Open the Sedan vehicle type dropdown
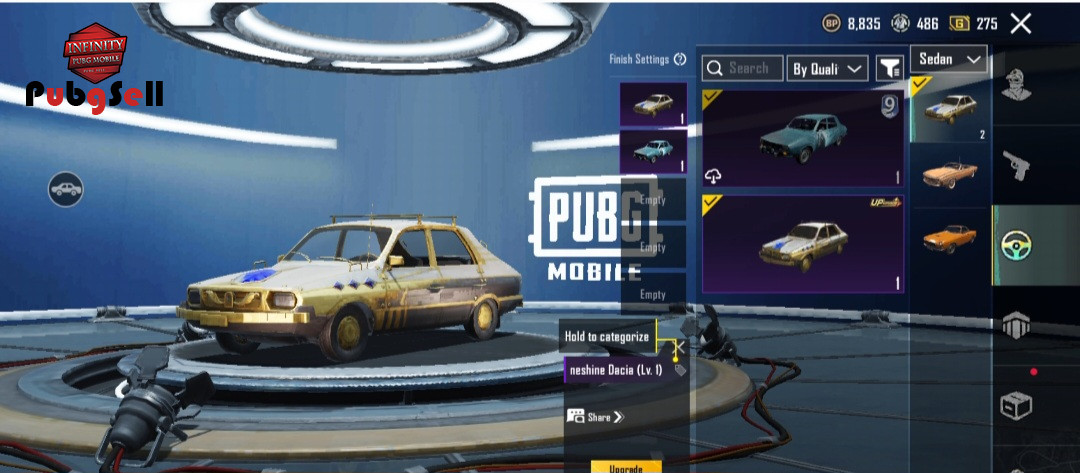 point(947,60)
